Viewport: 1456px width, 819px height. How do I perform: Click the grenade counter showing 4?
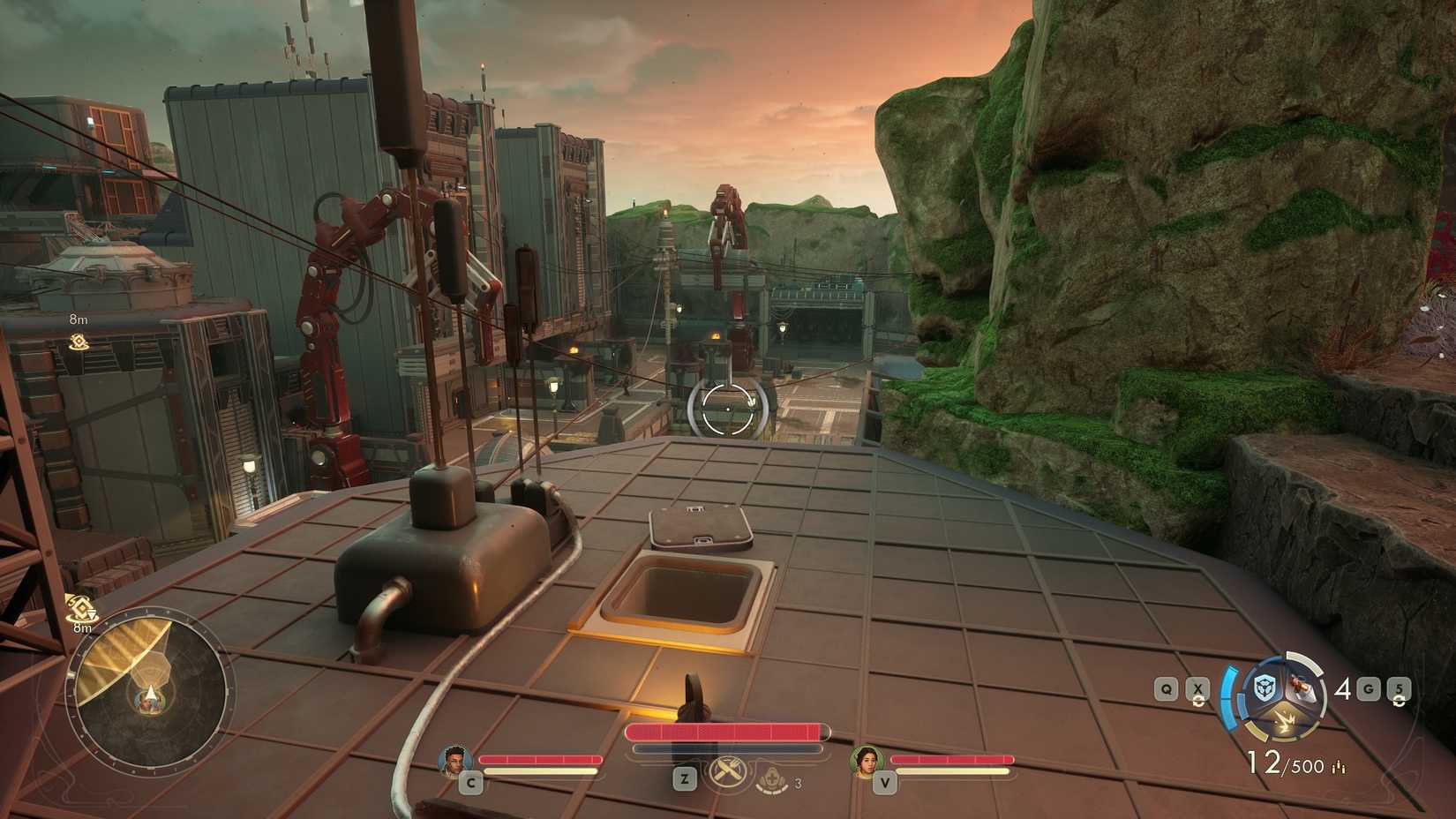pyautogui.click(x=1343, y=688)
